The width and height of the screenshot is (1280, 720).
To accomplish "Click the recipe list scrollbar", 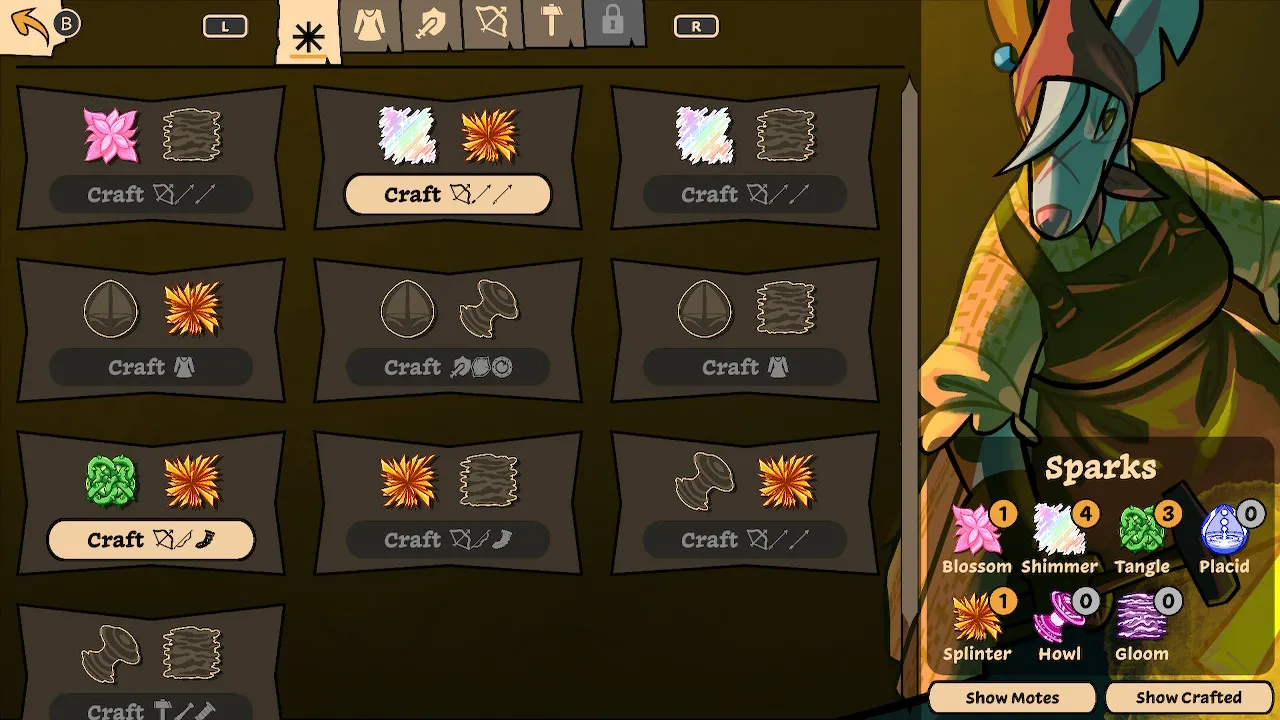I will click(909, 300).
